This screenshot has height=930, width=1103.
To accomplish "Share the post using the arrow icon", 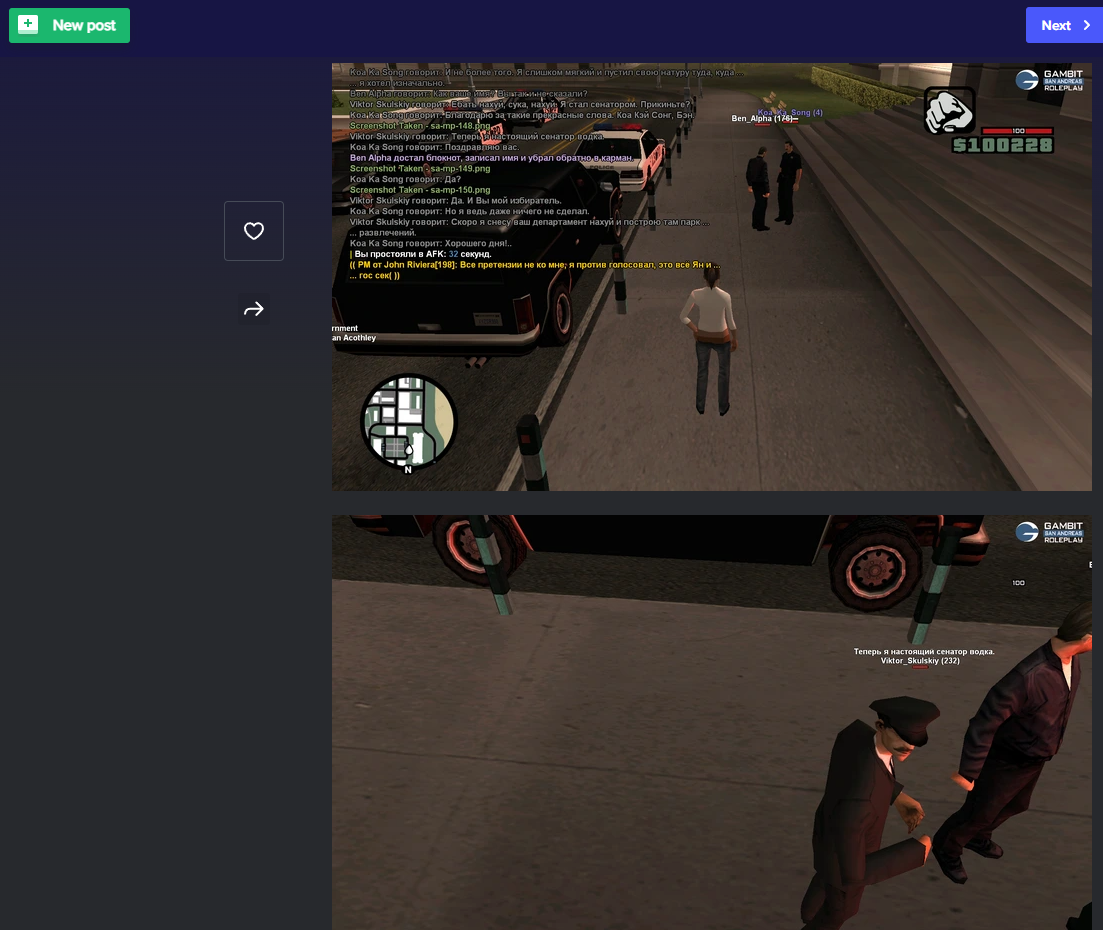I will [254, 309].
